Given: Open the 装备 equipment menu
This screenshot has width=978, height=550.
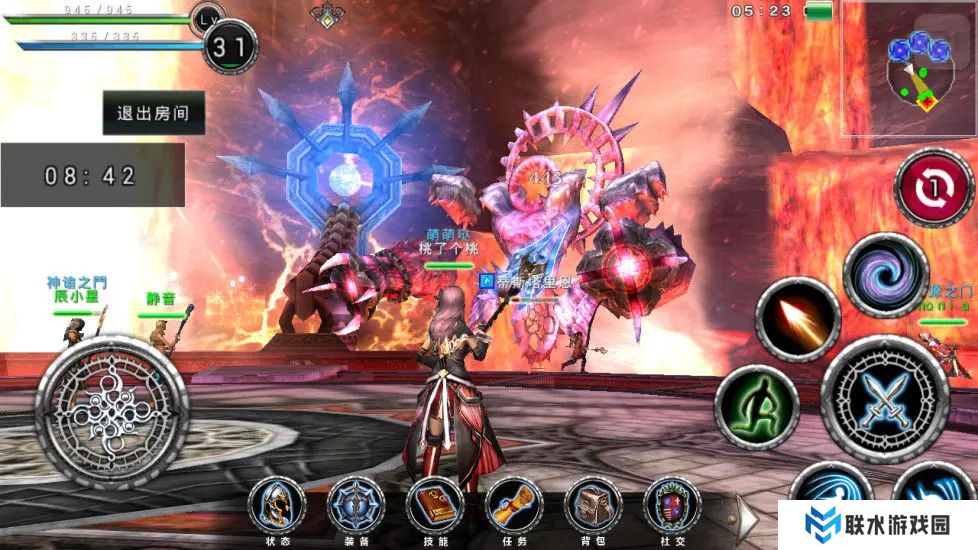Looking at the screenshot, I should coord(356,505).
